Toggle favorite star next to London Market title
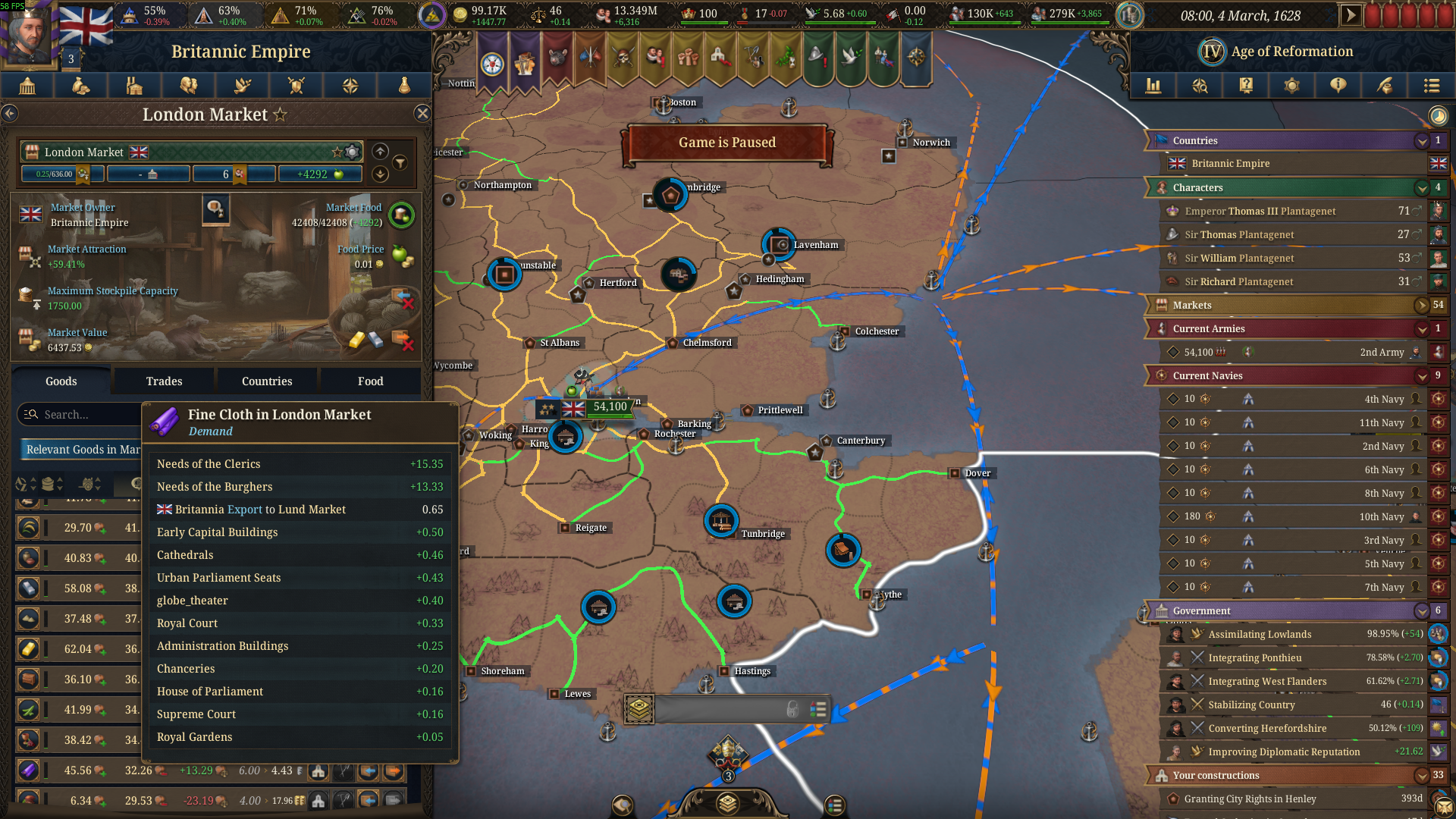1456x819 pixels. (x=281, y=114)
